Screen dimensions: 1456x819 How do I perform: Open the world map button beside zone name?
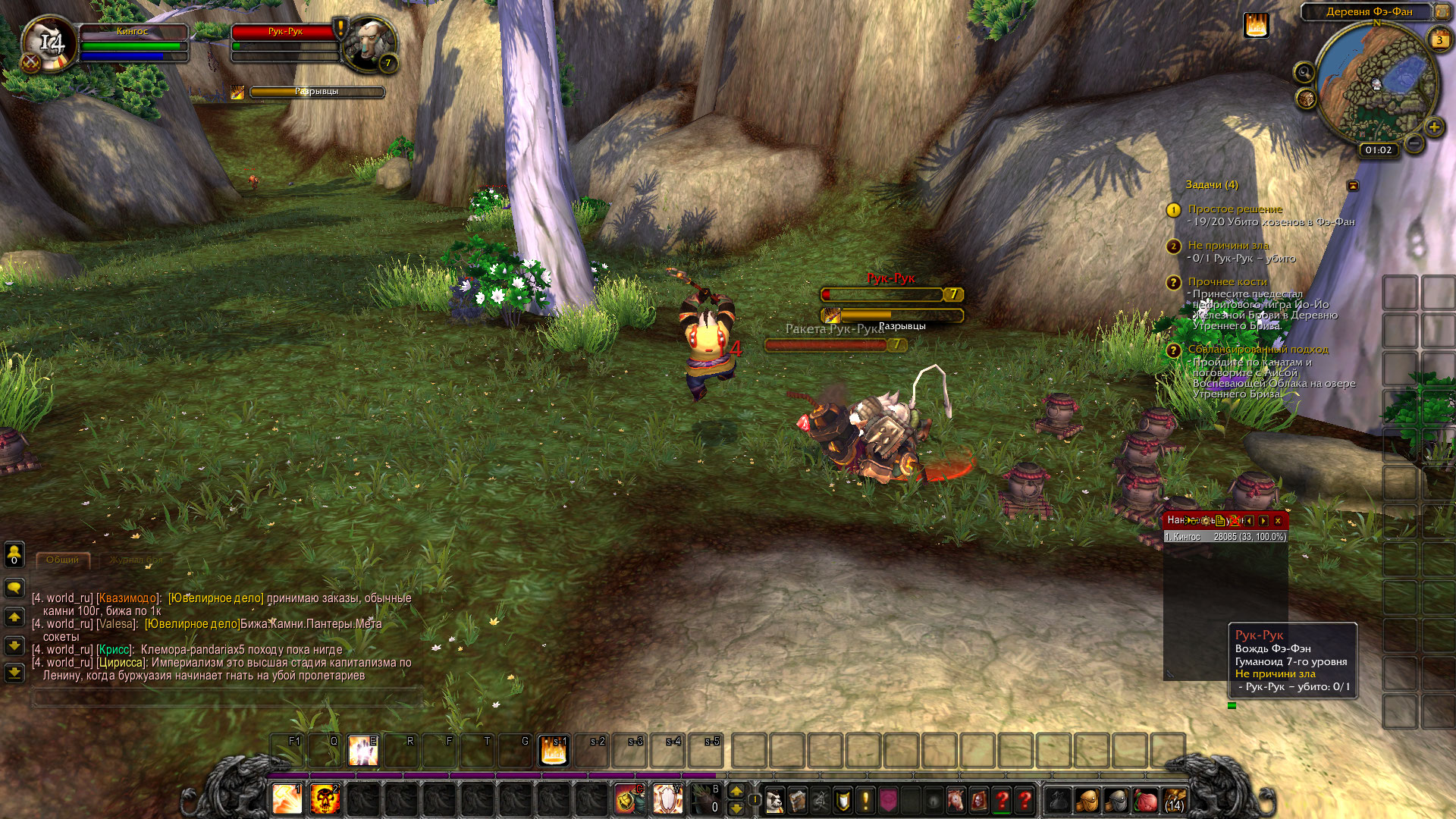click(1442, 11)
